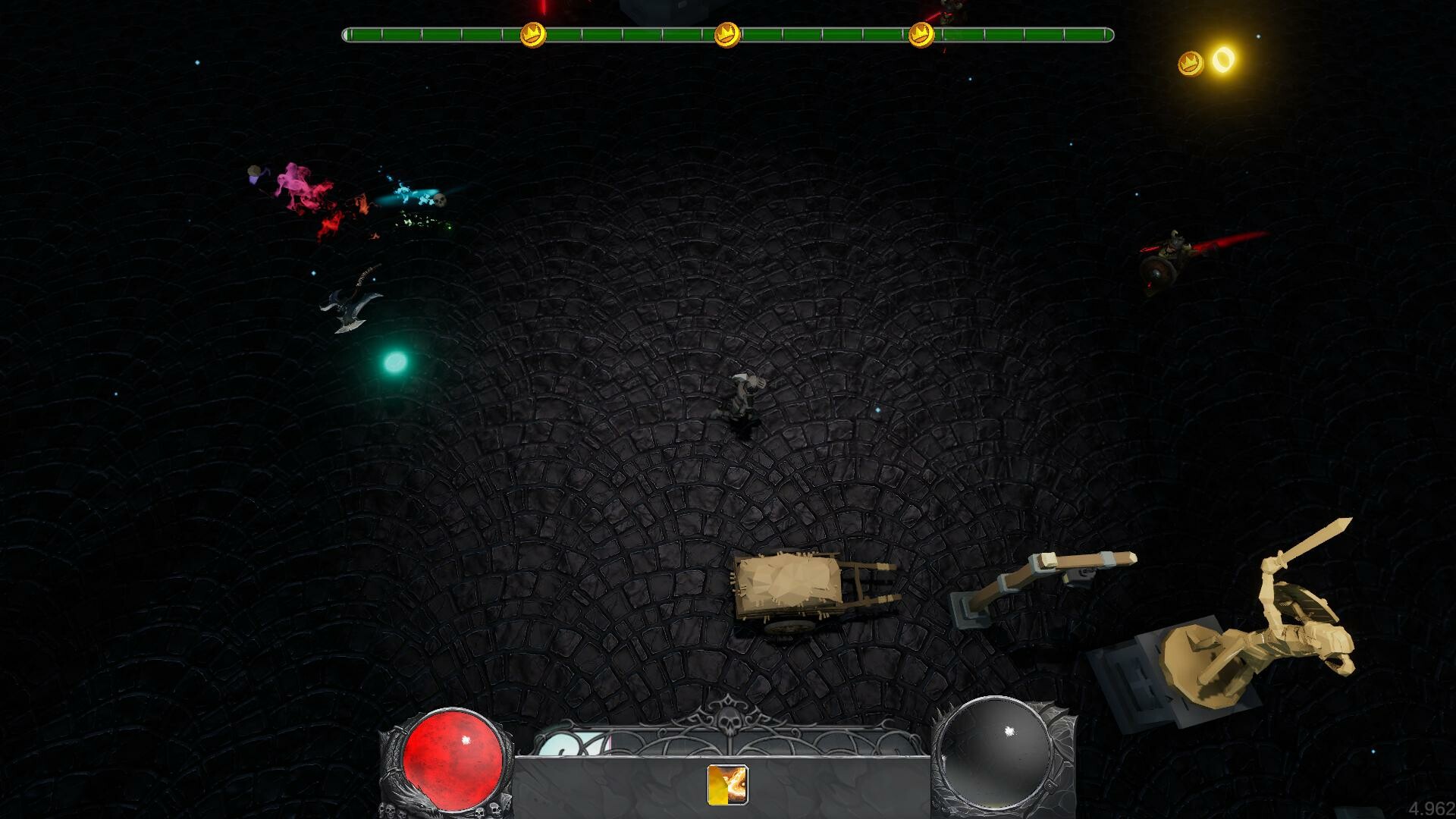The image size is (1456, 819).
Task: Click the first crown marker on the progress bar
Action: click(533, 33)
